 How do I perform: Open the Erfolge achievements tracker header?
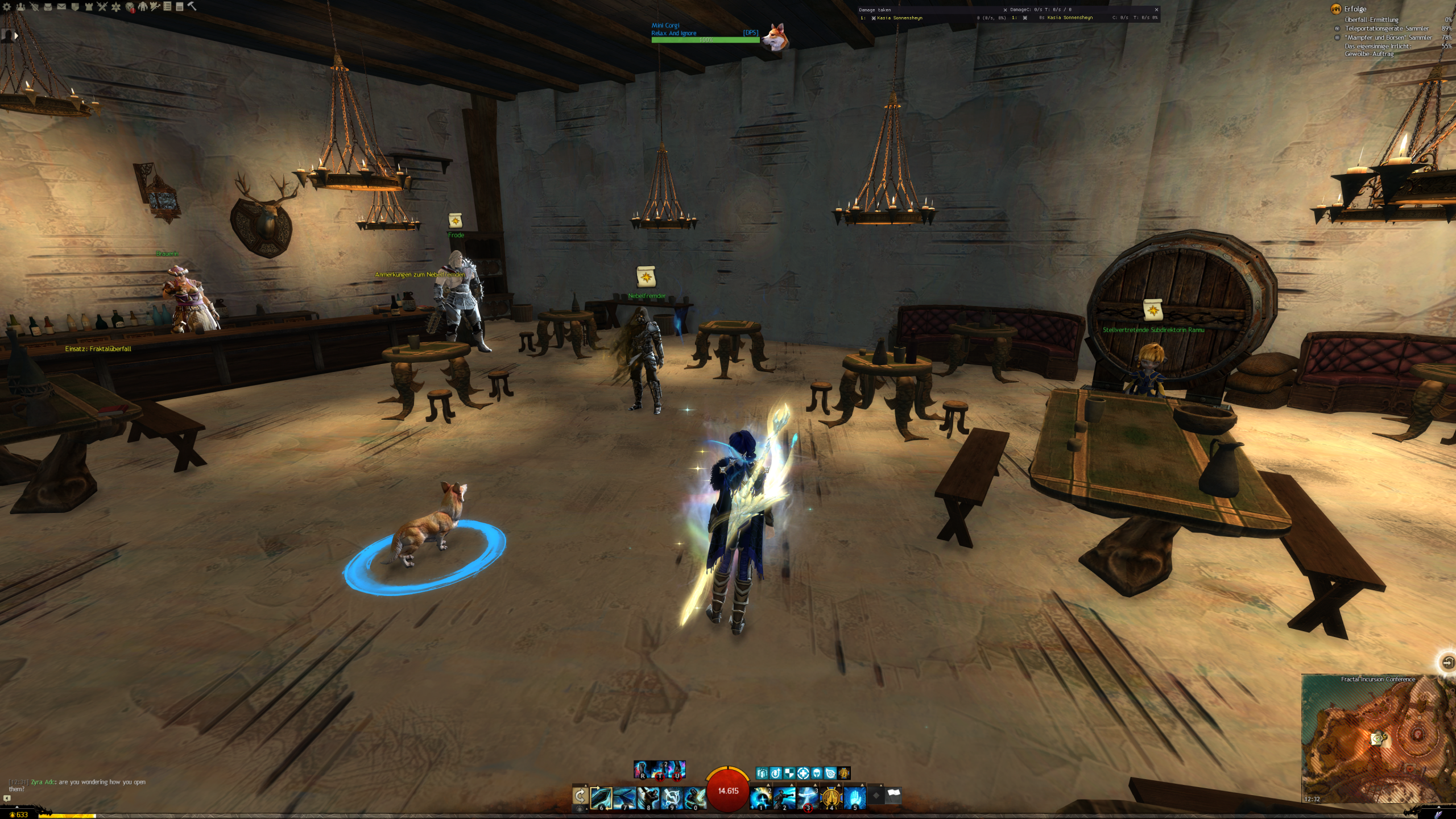coord(1355,9)
